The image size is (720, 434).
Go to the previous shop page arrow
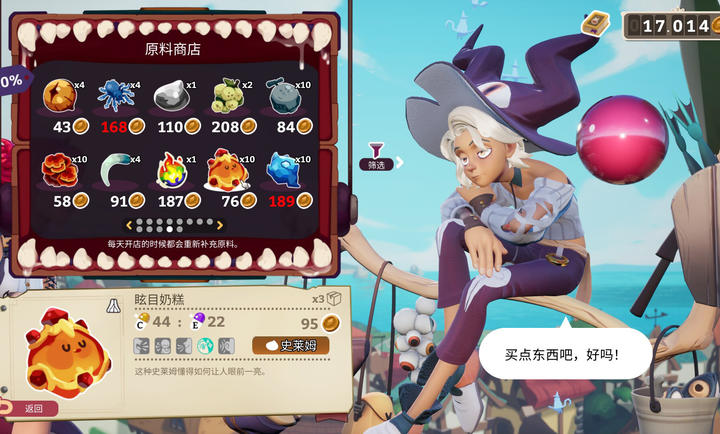click(127, 225)
